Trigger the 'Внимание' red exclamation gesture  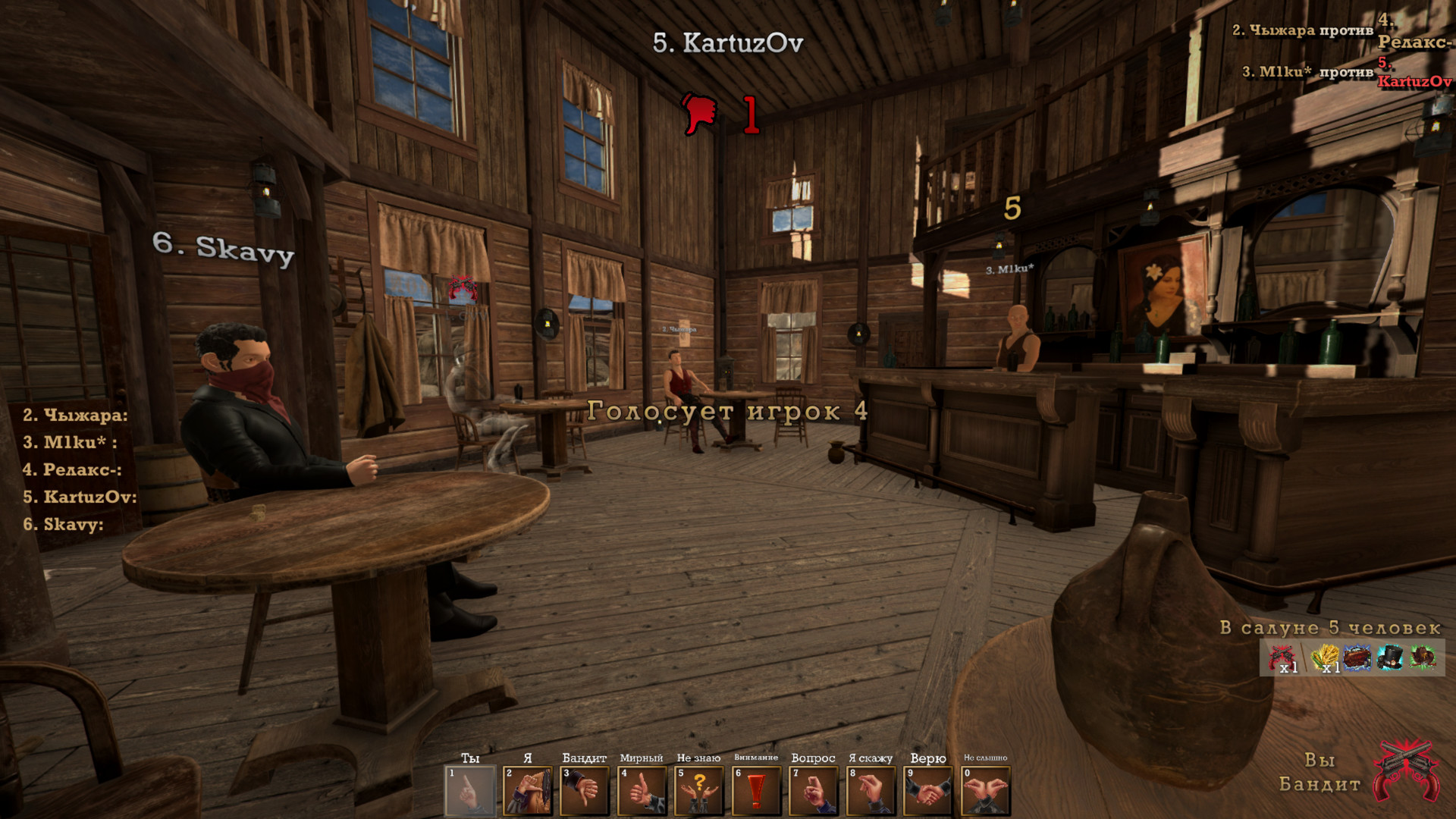[x=756, y=791]
